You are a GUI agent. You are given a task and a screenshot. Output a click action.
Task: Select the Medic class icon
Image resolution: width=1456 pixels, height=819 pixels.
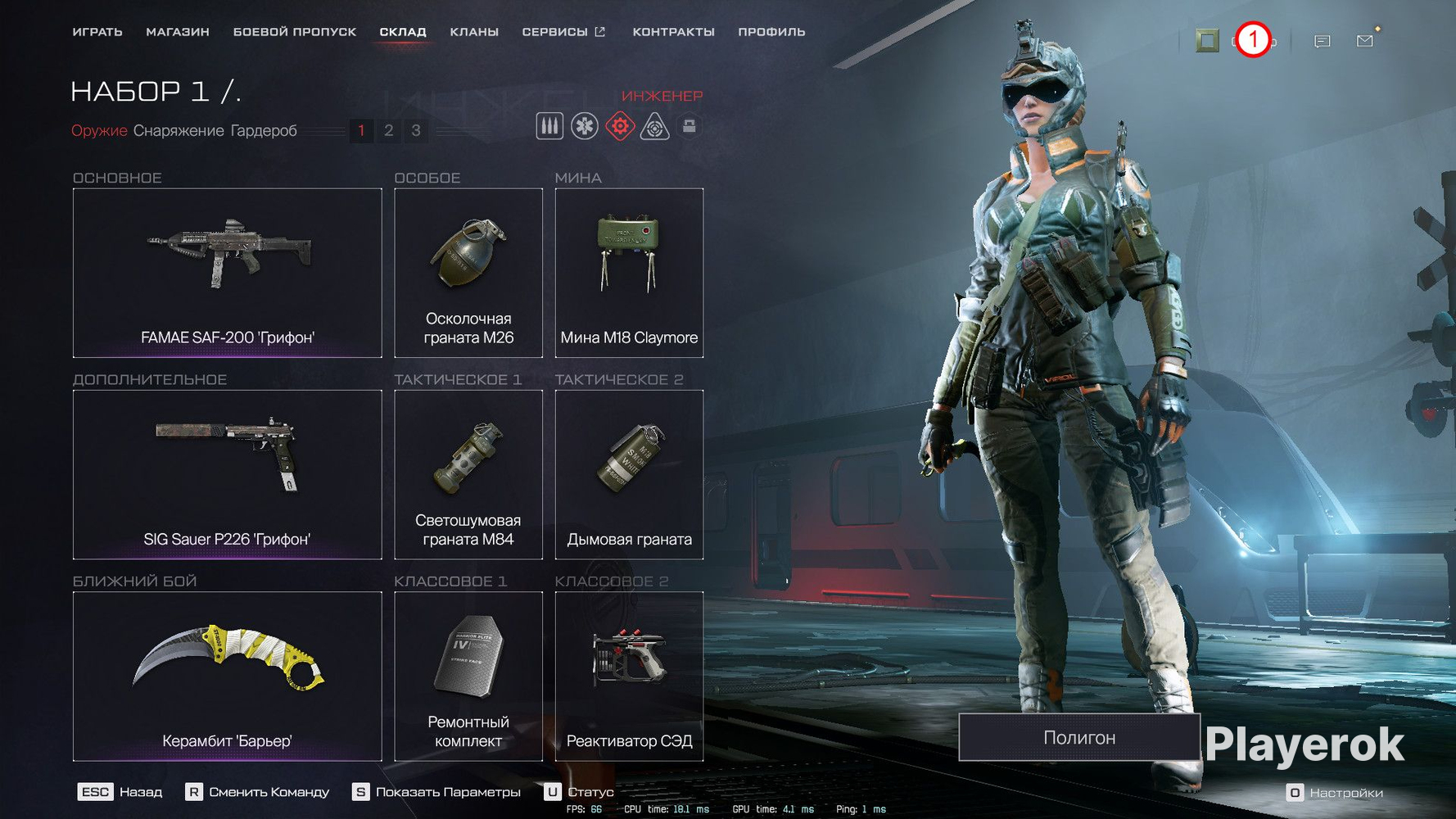(585, 125)
